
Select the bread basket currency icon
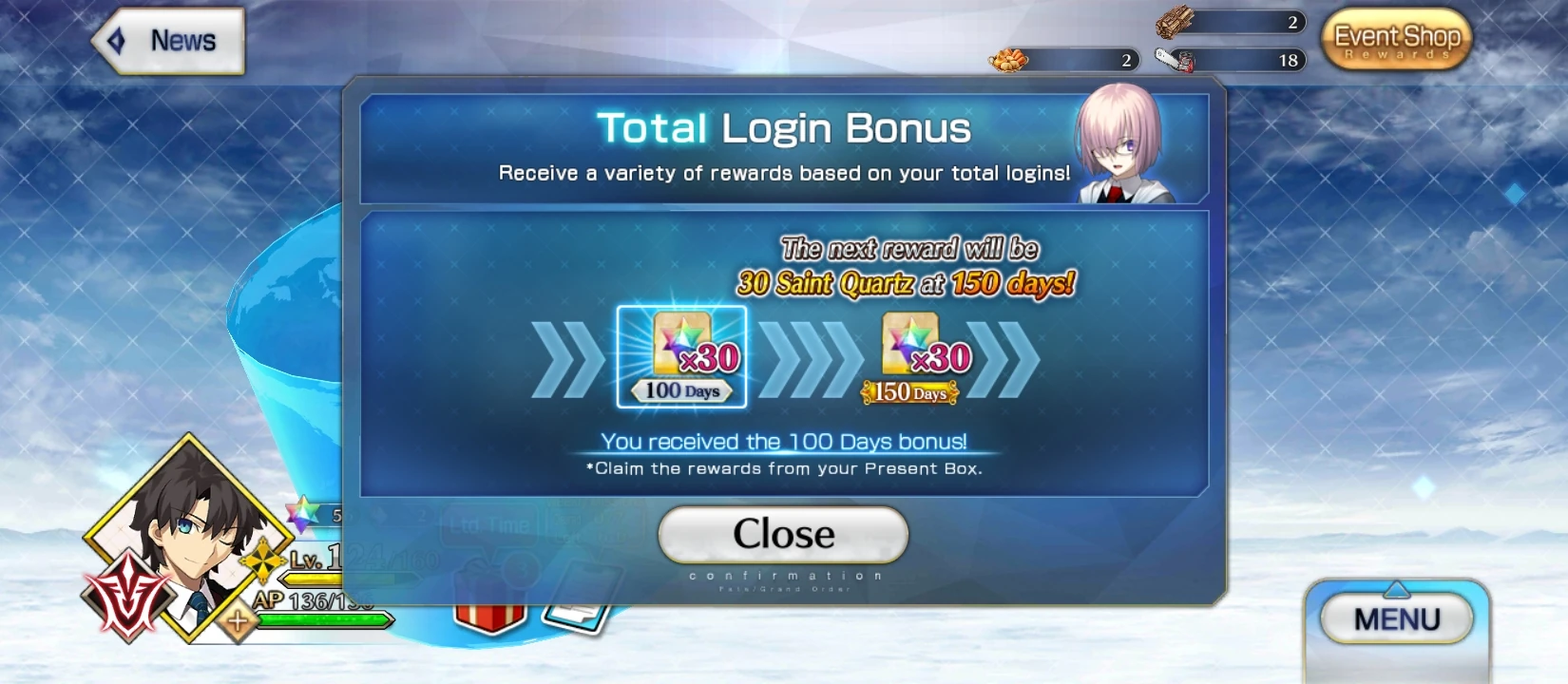[1012, 59]
